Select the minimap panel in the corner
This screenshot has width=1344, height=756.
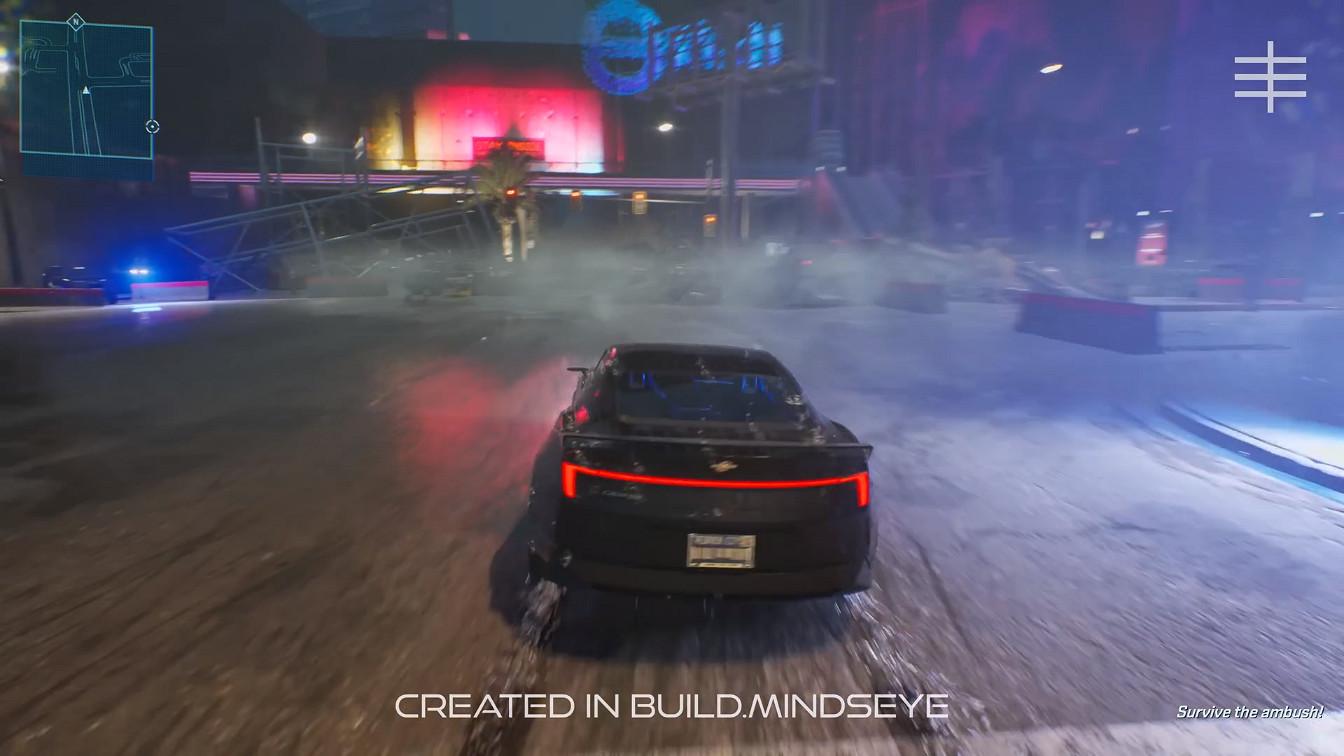point(87,88)
